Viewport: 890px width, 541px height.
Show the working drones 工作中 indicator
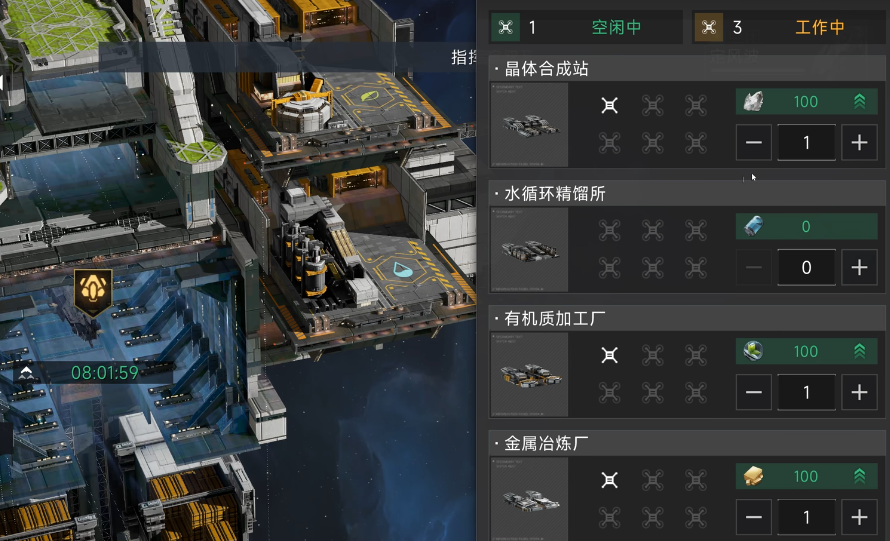coord(789,27)
